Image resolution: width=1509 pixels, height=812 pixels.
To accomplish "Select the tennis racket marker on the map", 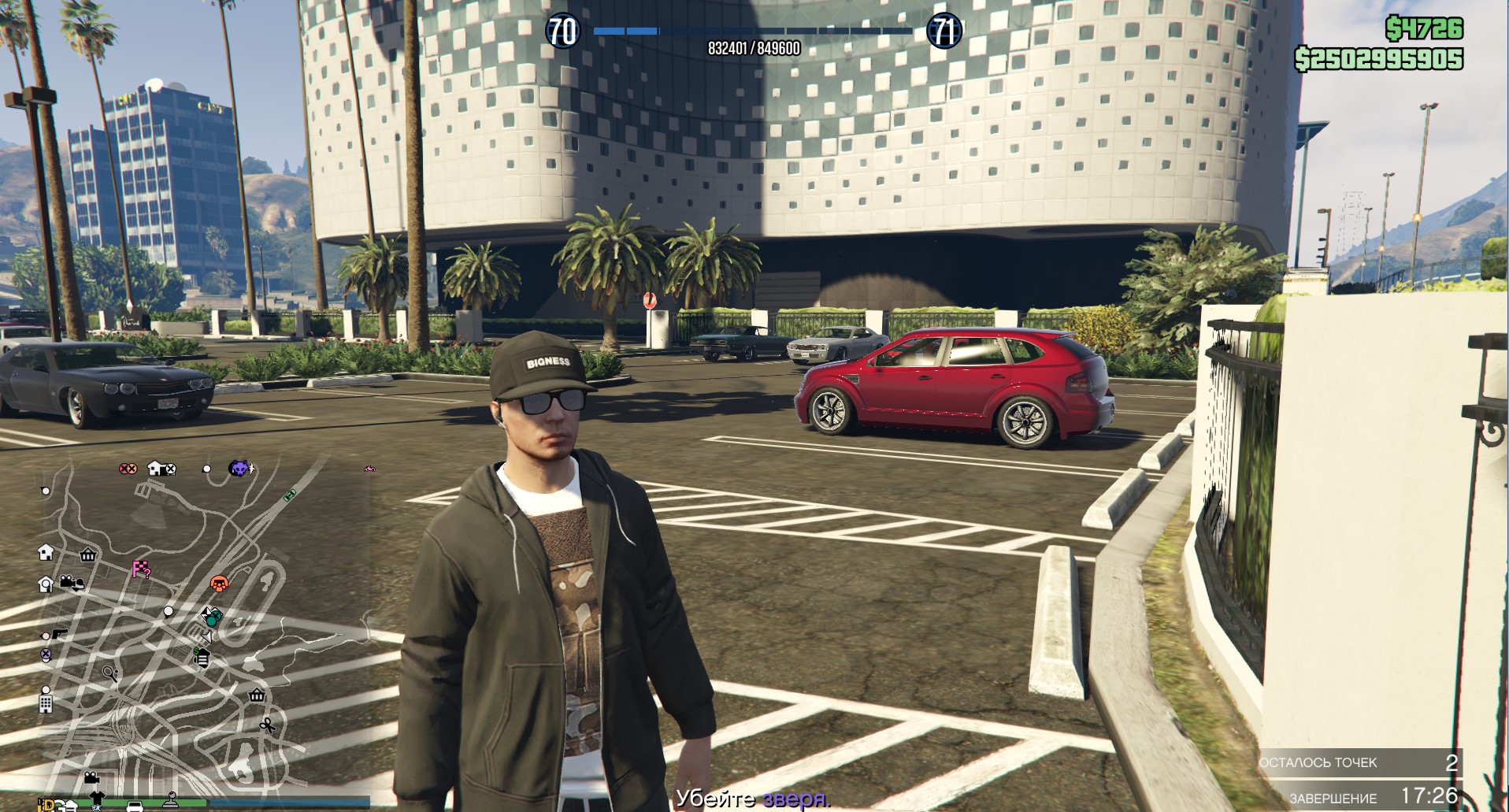I will [110, 674].
